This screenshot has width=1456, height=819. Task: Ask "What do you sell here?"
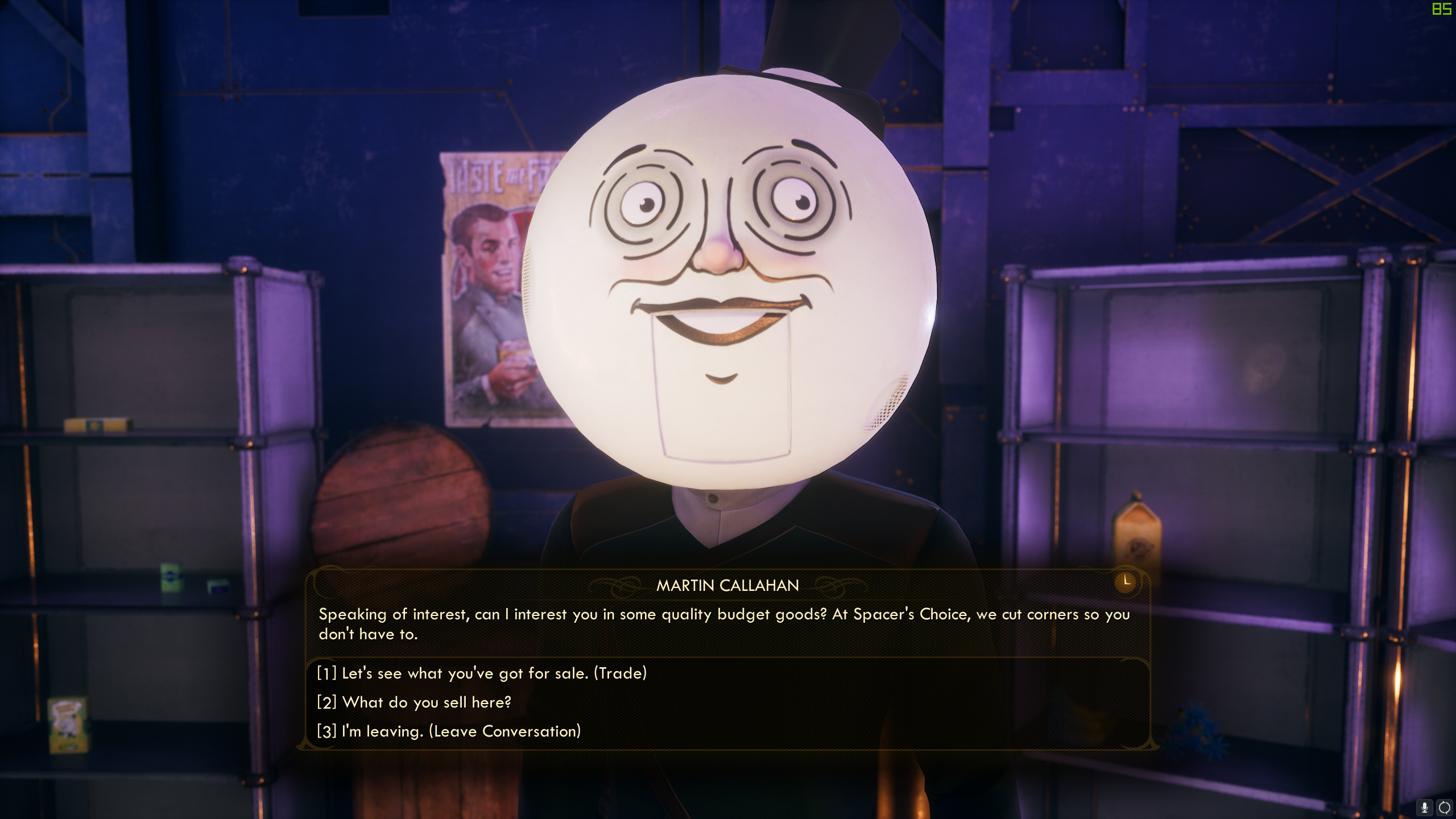(x=414, y=702)
